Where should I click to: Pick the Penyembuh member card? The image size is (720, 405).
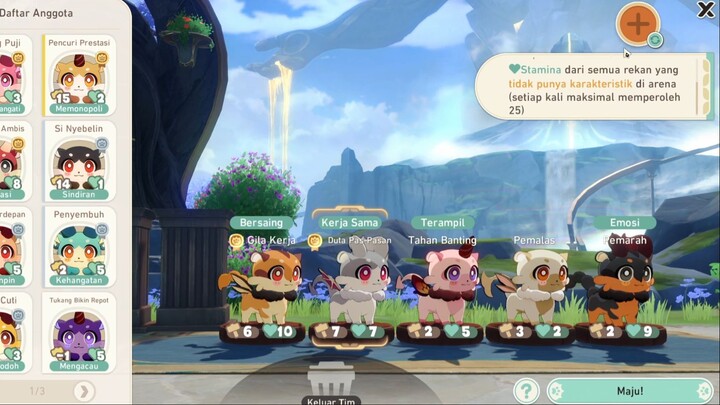tap(80, 247)
